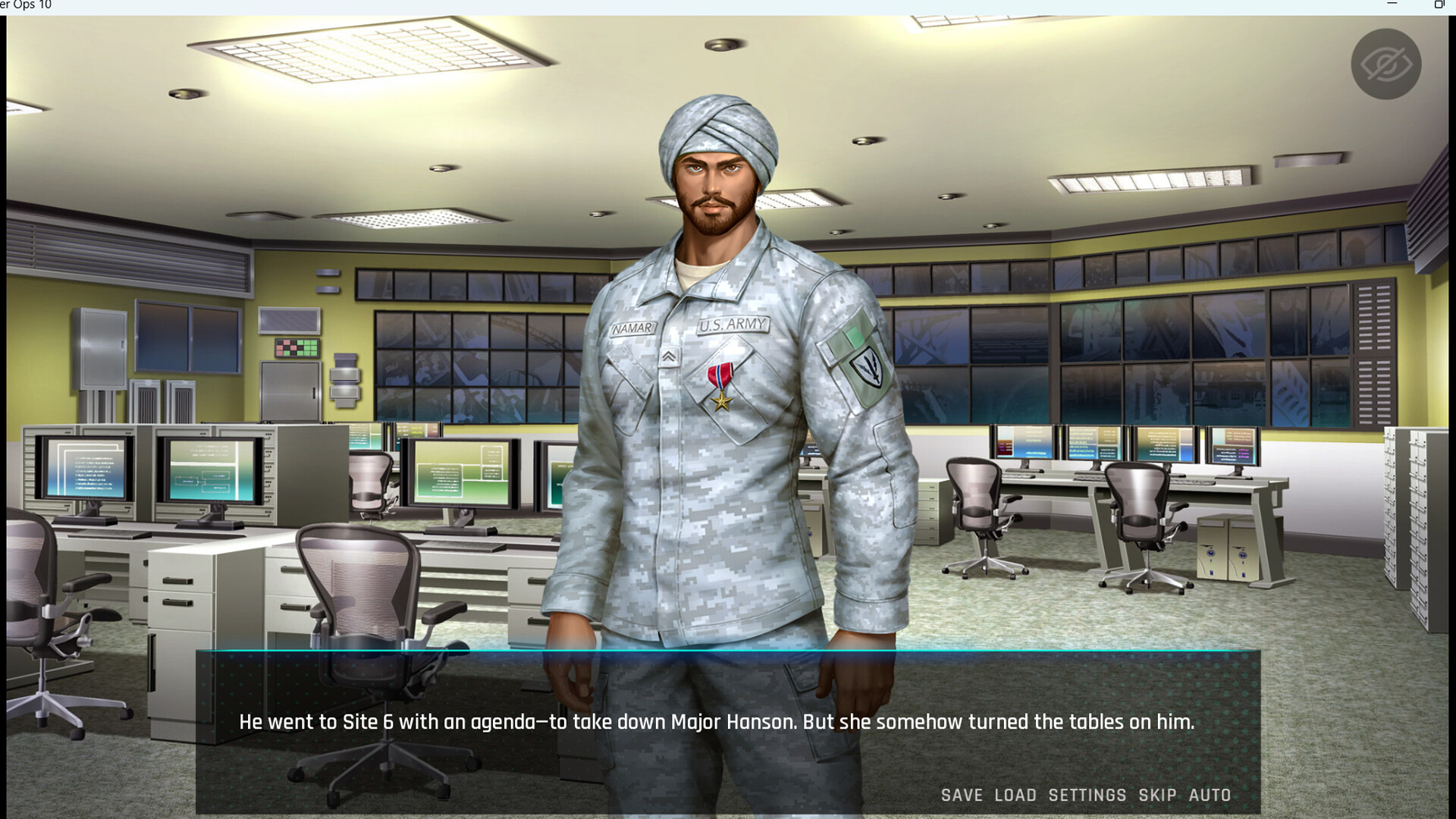Viewport: 1456px width, 819px height.
Task: Enable SKIP mode
Action: click(x=1158, y=795)
